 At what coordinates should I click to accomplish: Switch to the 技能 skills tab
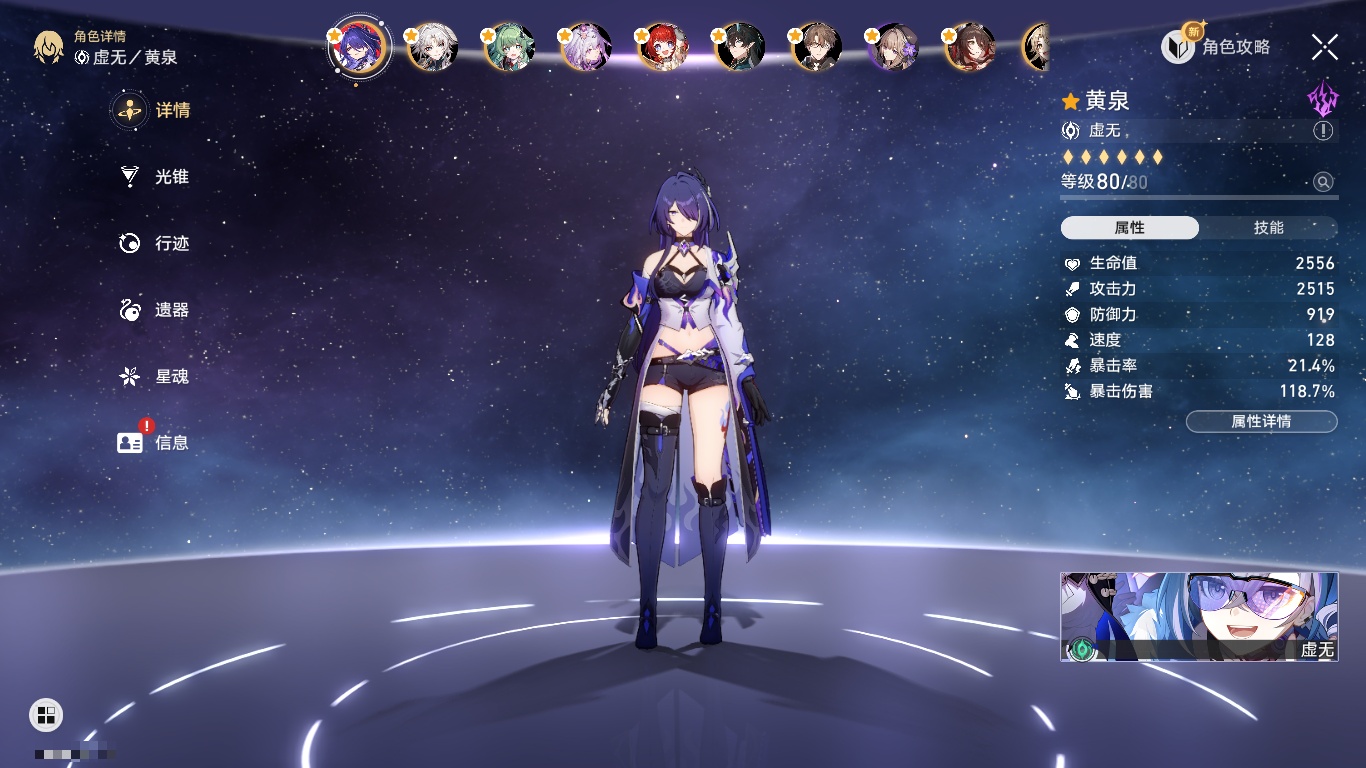coord(1268,228)
